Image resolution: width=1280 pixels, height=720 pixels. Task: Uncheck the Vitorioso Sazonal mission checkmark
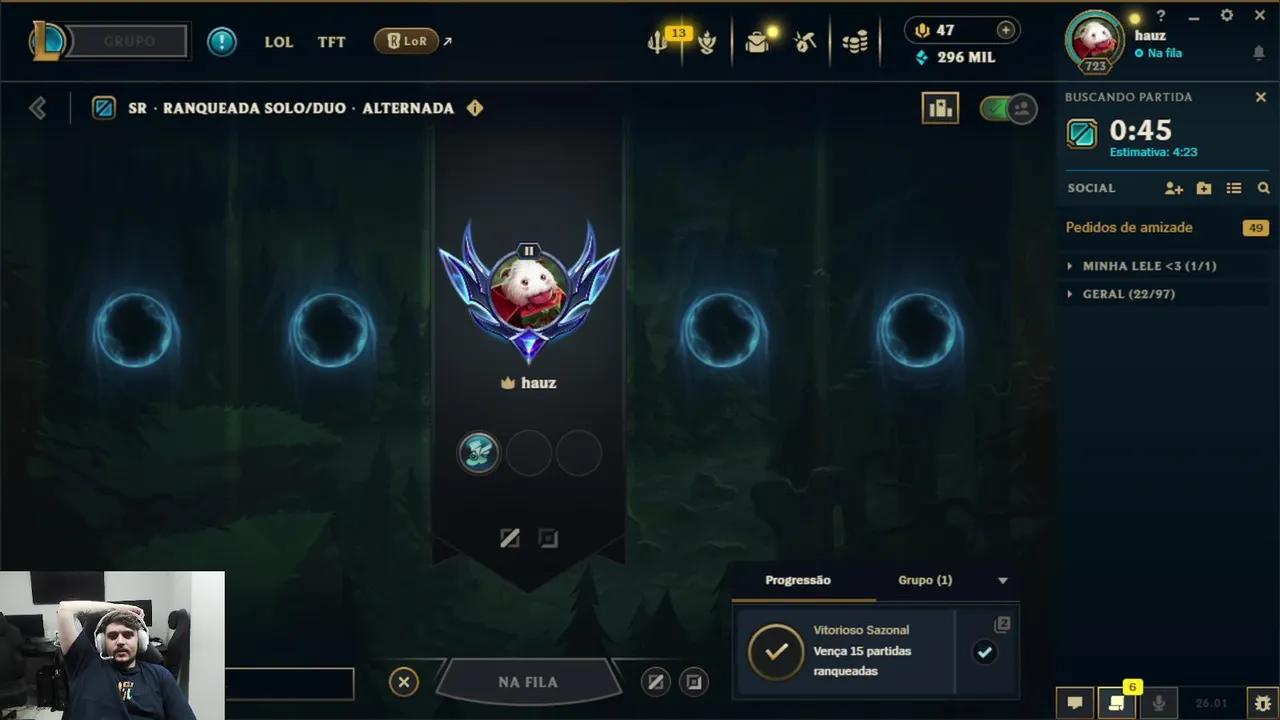point(985,652)
